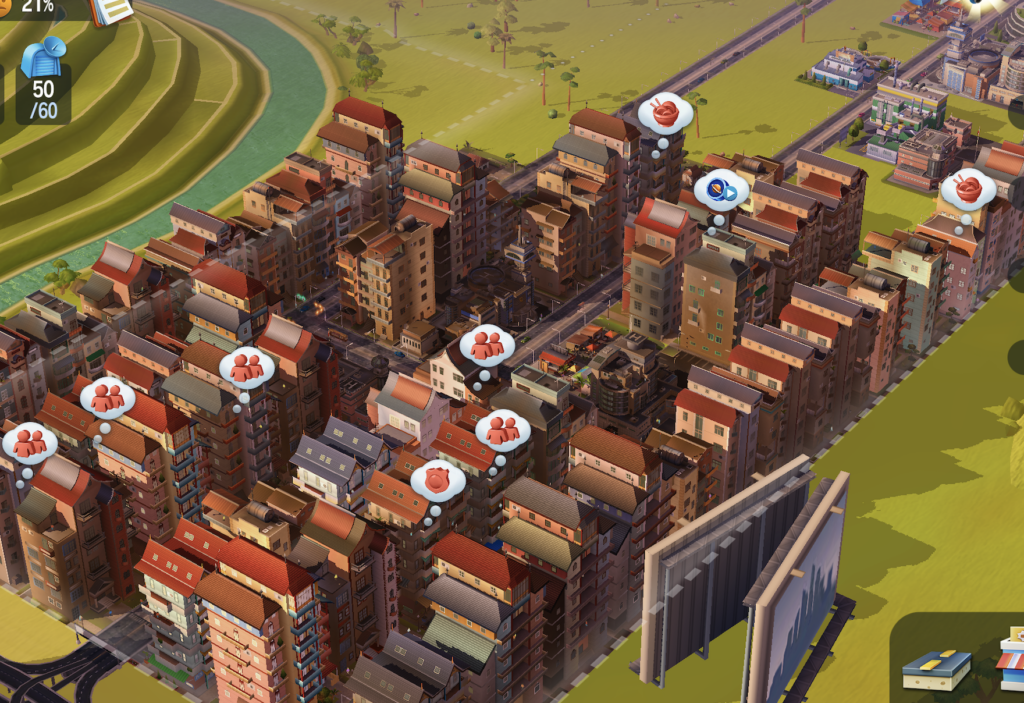Tap the planet video play thought bubble
The height and width of the screenshot is (703, 1024).
721,189
